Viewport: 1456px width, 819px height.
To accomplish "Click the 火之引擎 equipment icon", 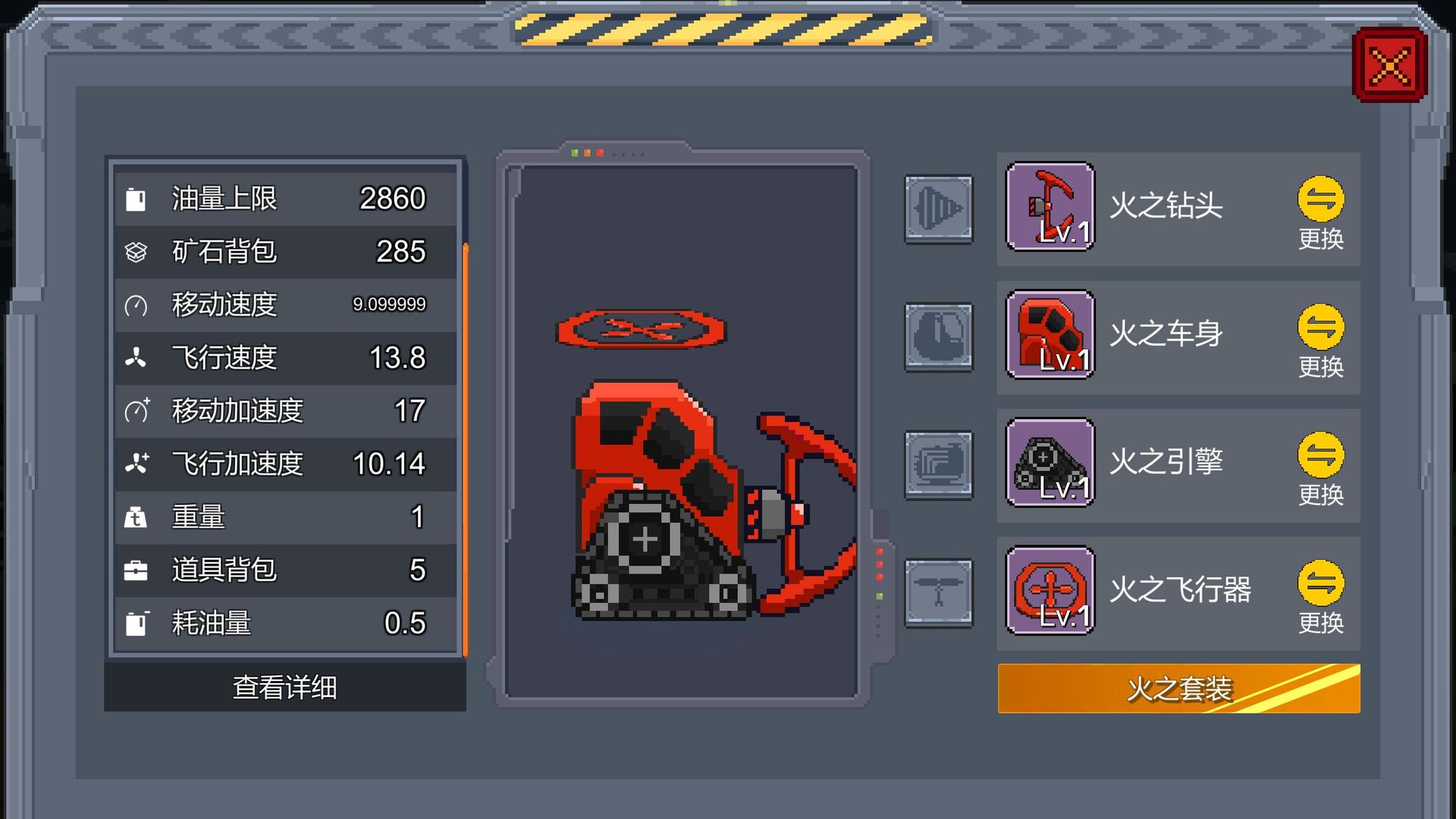I will (x=1050, y=464).
